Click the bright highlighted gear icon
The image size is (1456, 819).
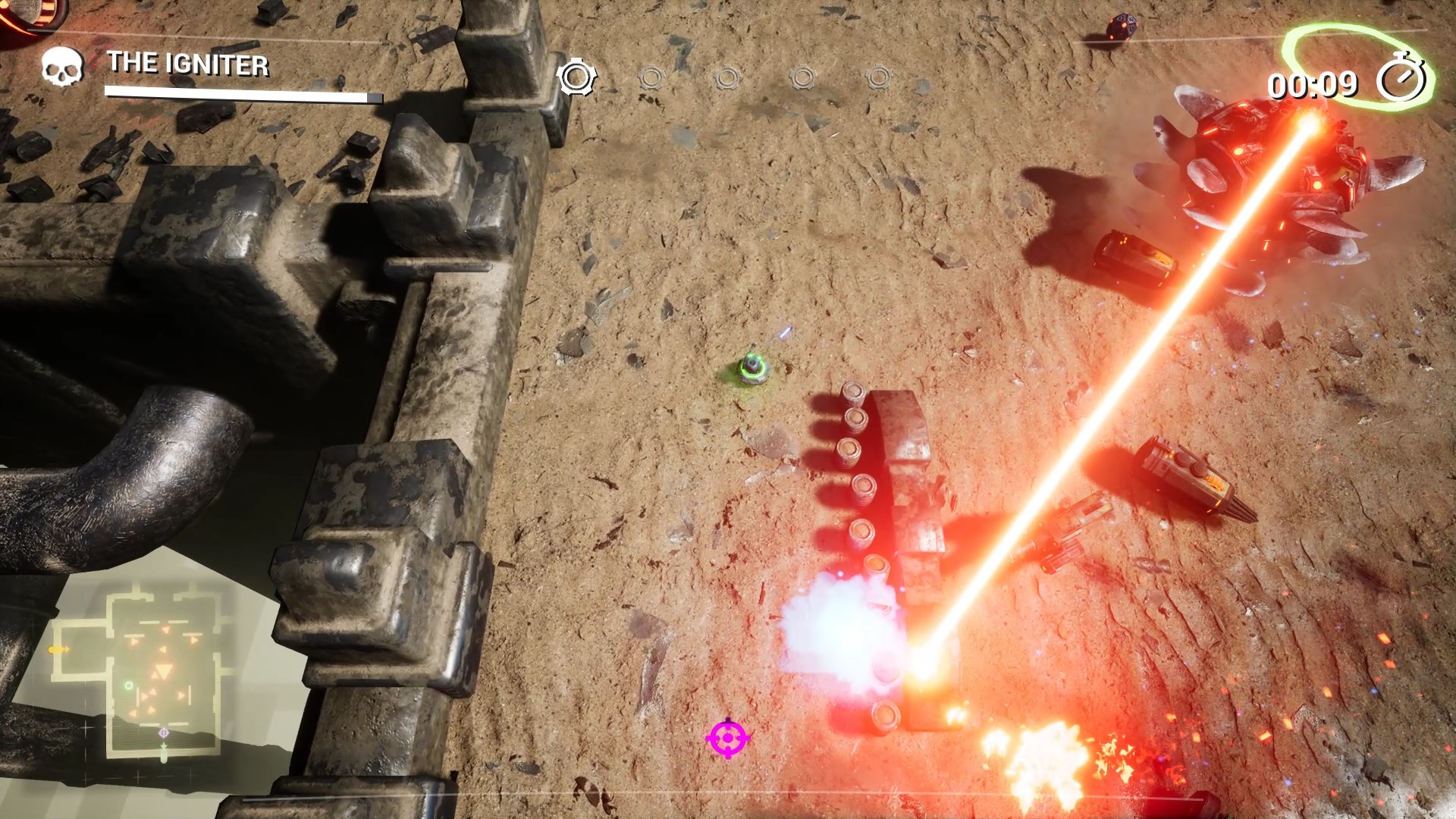tap(576, 77)
